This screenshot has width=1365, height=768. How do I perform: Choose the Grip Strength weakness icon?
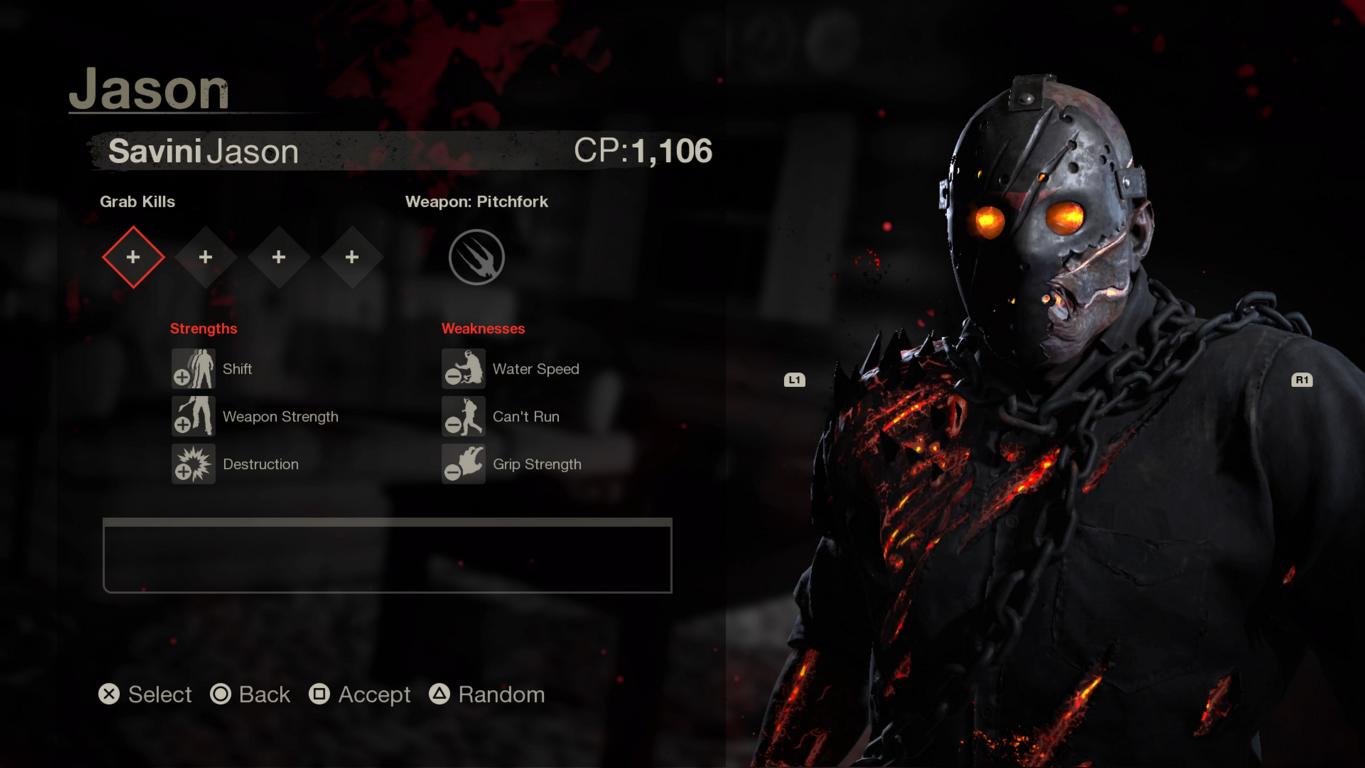point(463,464)
